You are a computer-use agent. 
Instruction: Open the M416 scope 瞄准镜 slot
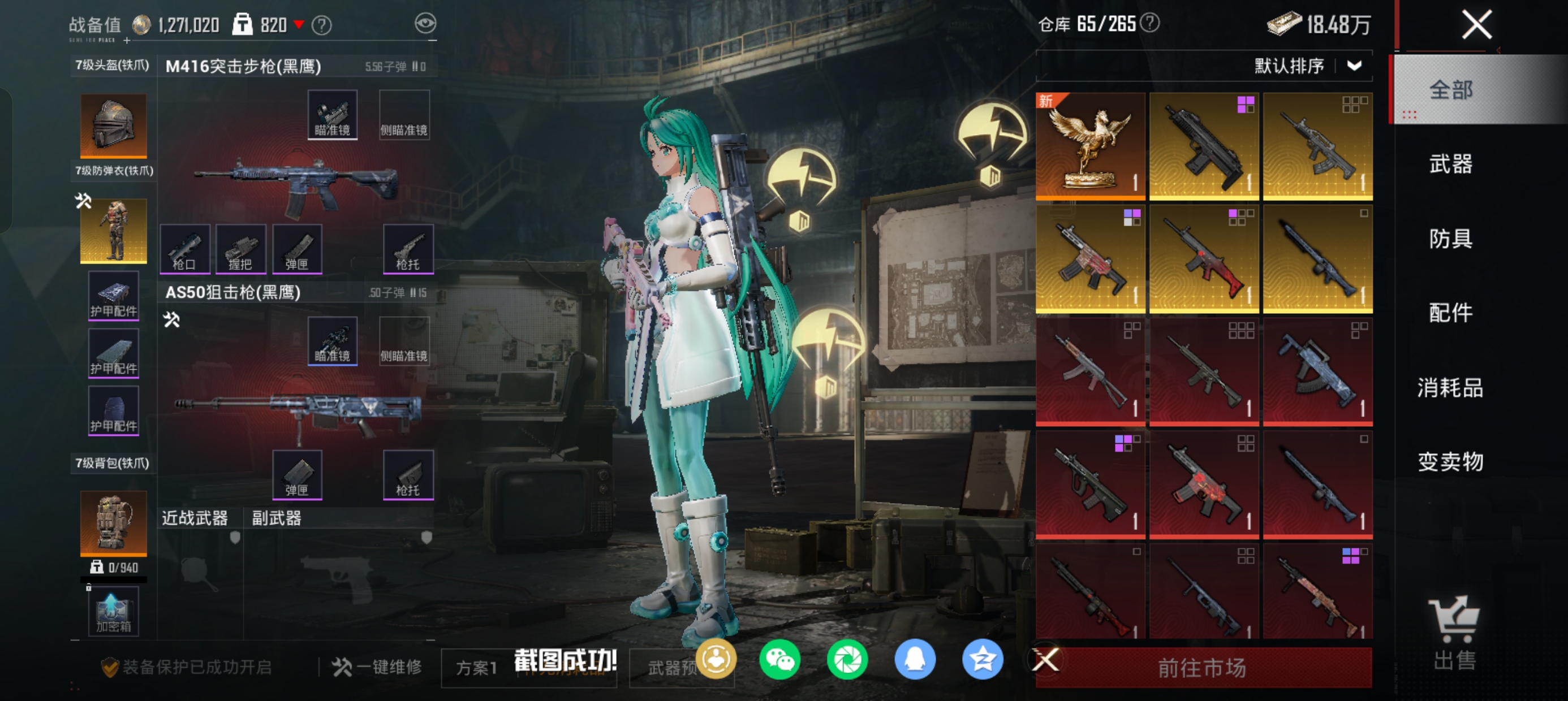(333, 115)
